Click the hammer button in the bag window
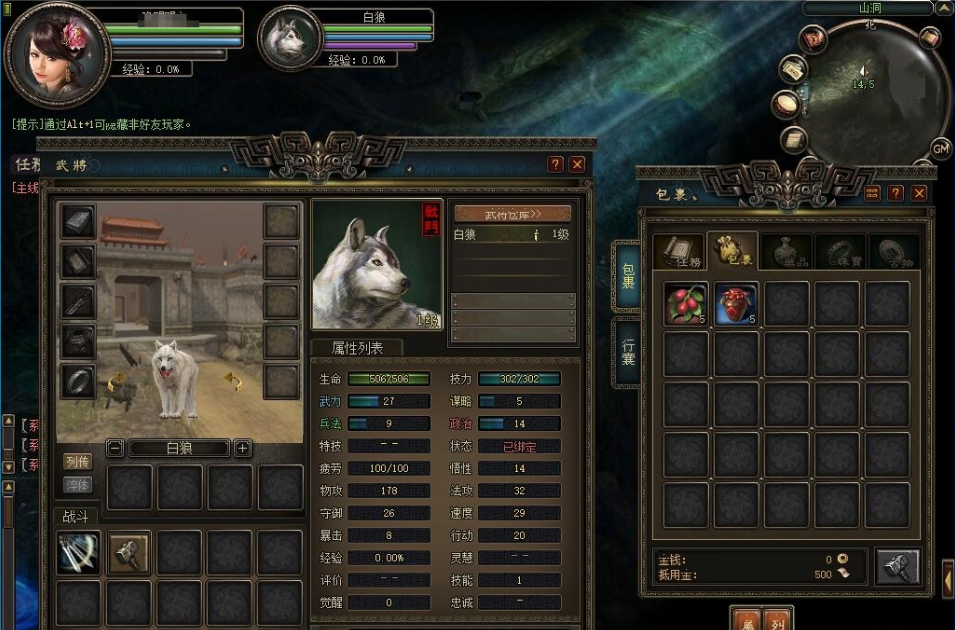 click(x=897, y=566)
